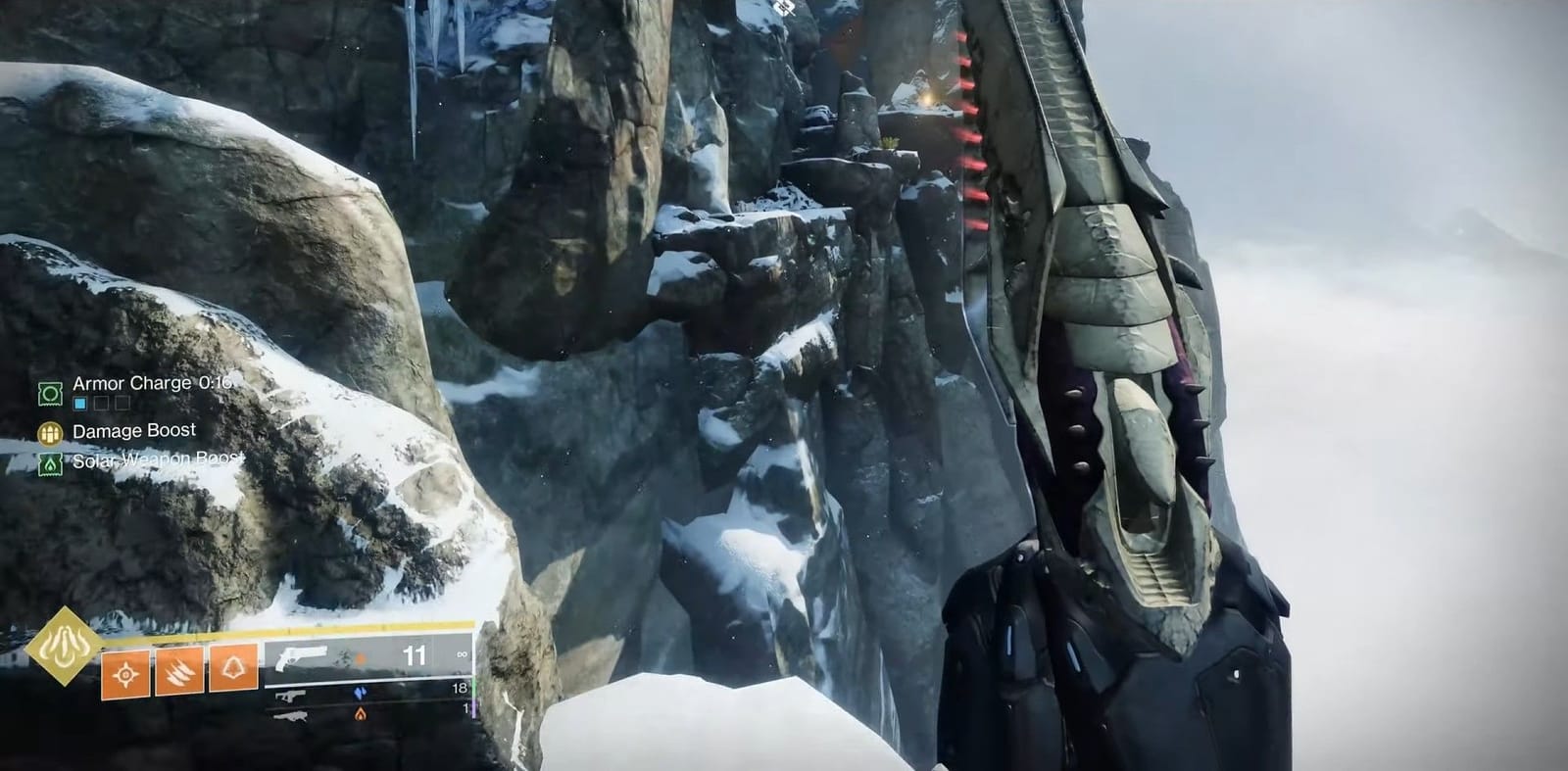
Task: Click the special weapon silhouette icon
Action: click(x=290, y=698)
